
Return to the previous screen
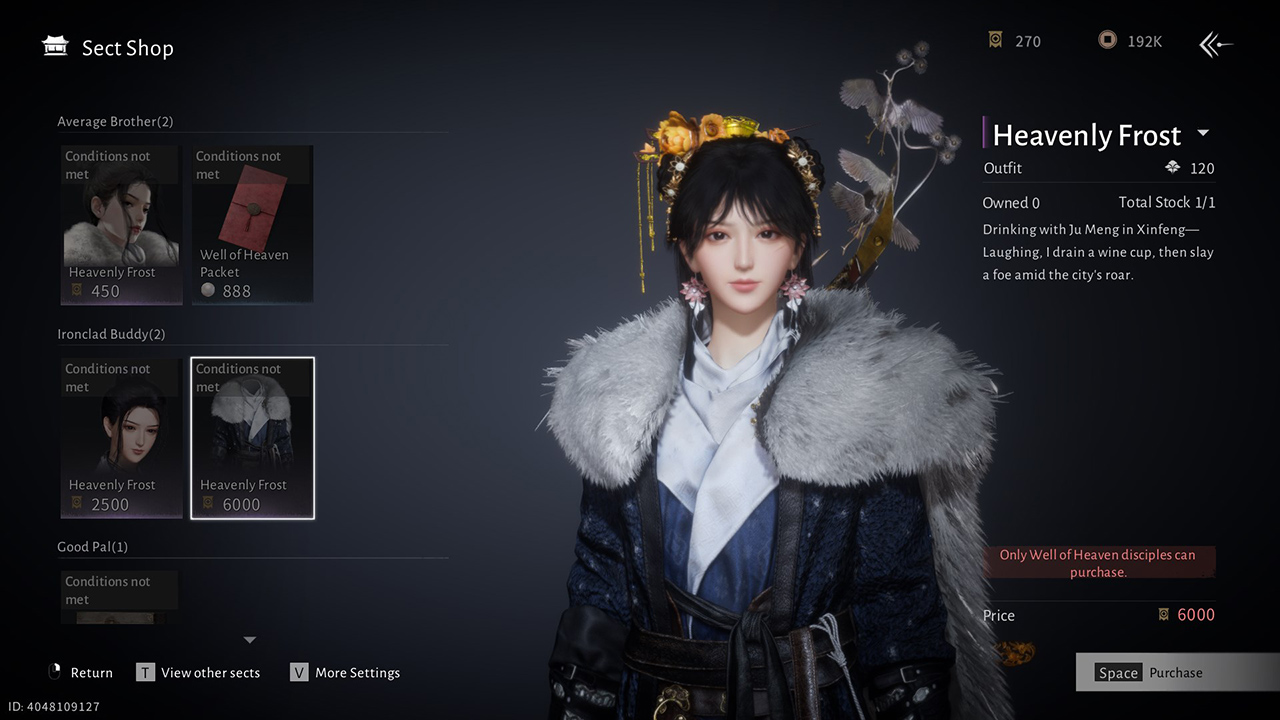[80, 673]
